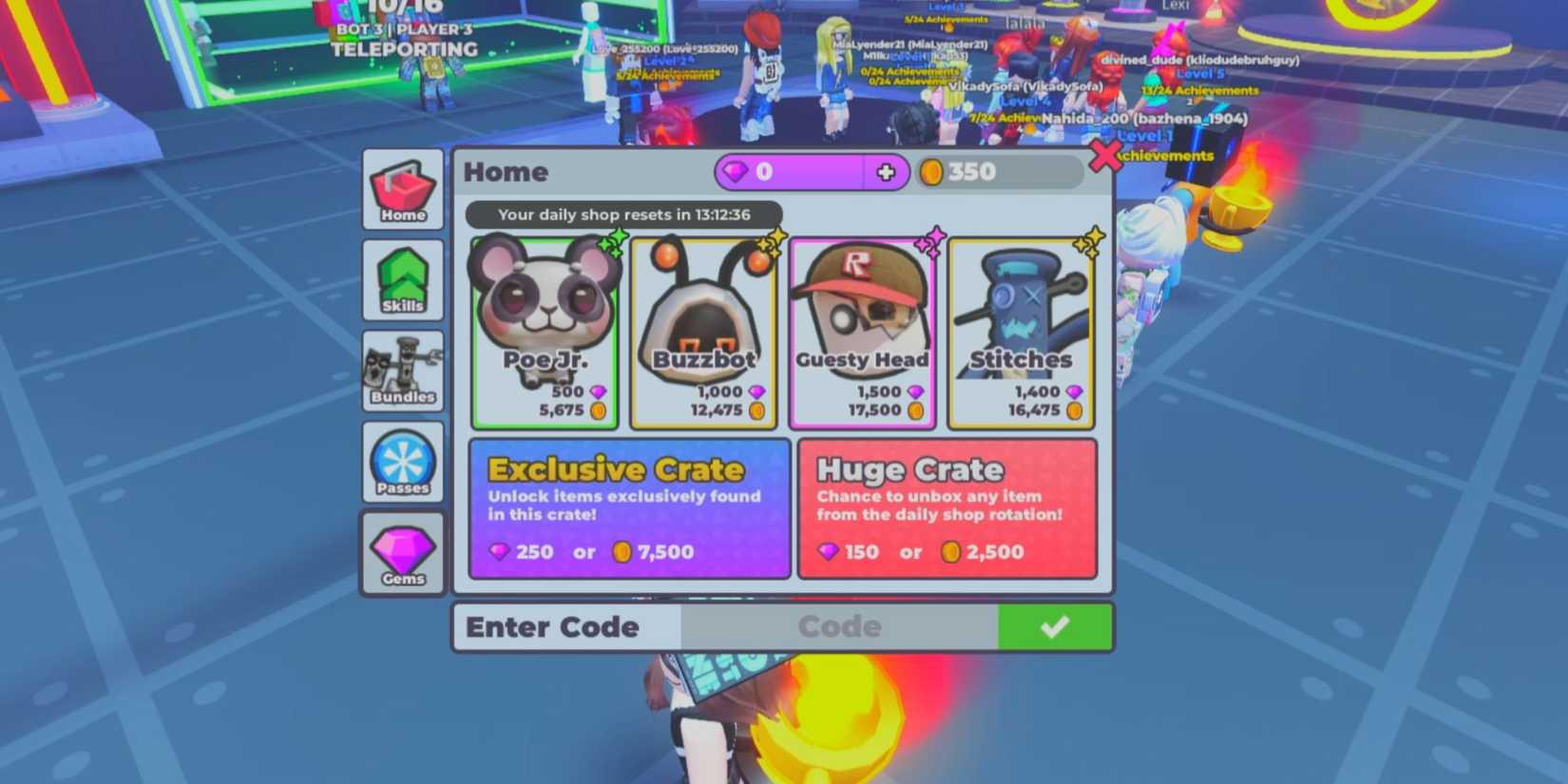The image size is (1568, 784).
Task: Click the plus icon to buy more gems
Action: 887,172
